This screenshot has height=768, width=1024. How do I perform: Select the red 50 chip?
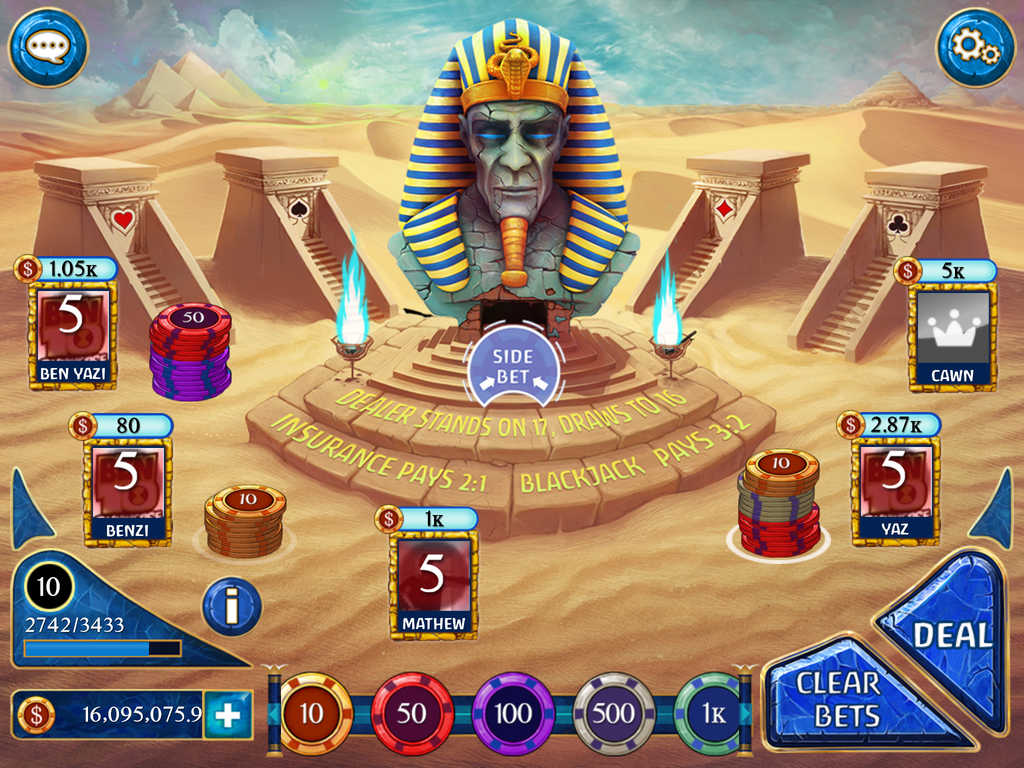point(411,713)
